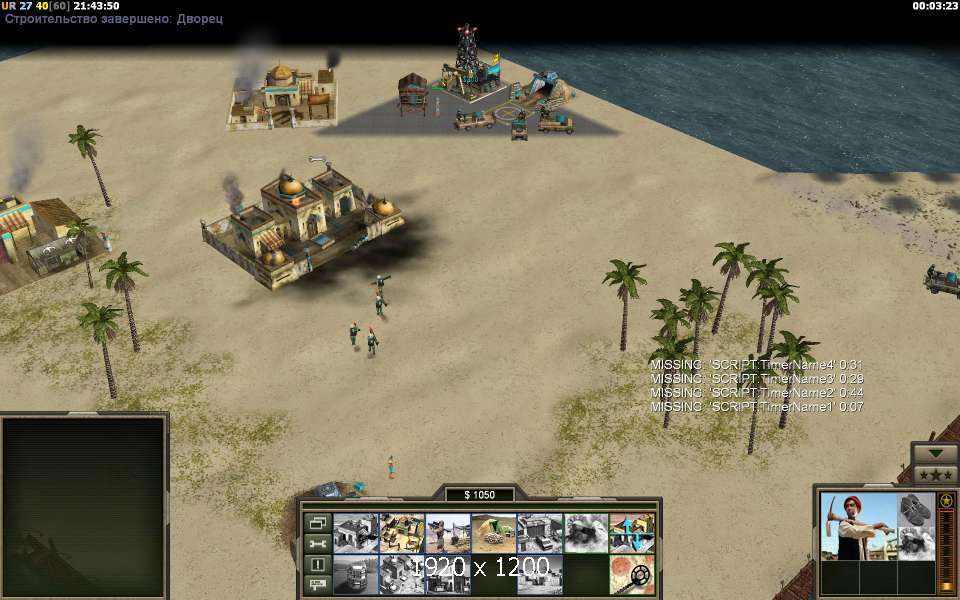Click the gold star rank icon

pos(946,500)
